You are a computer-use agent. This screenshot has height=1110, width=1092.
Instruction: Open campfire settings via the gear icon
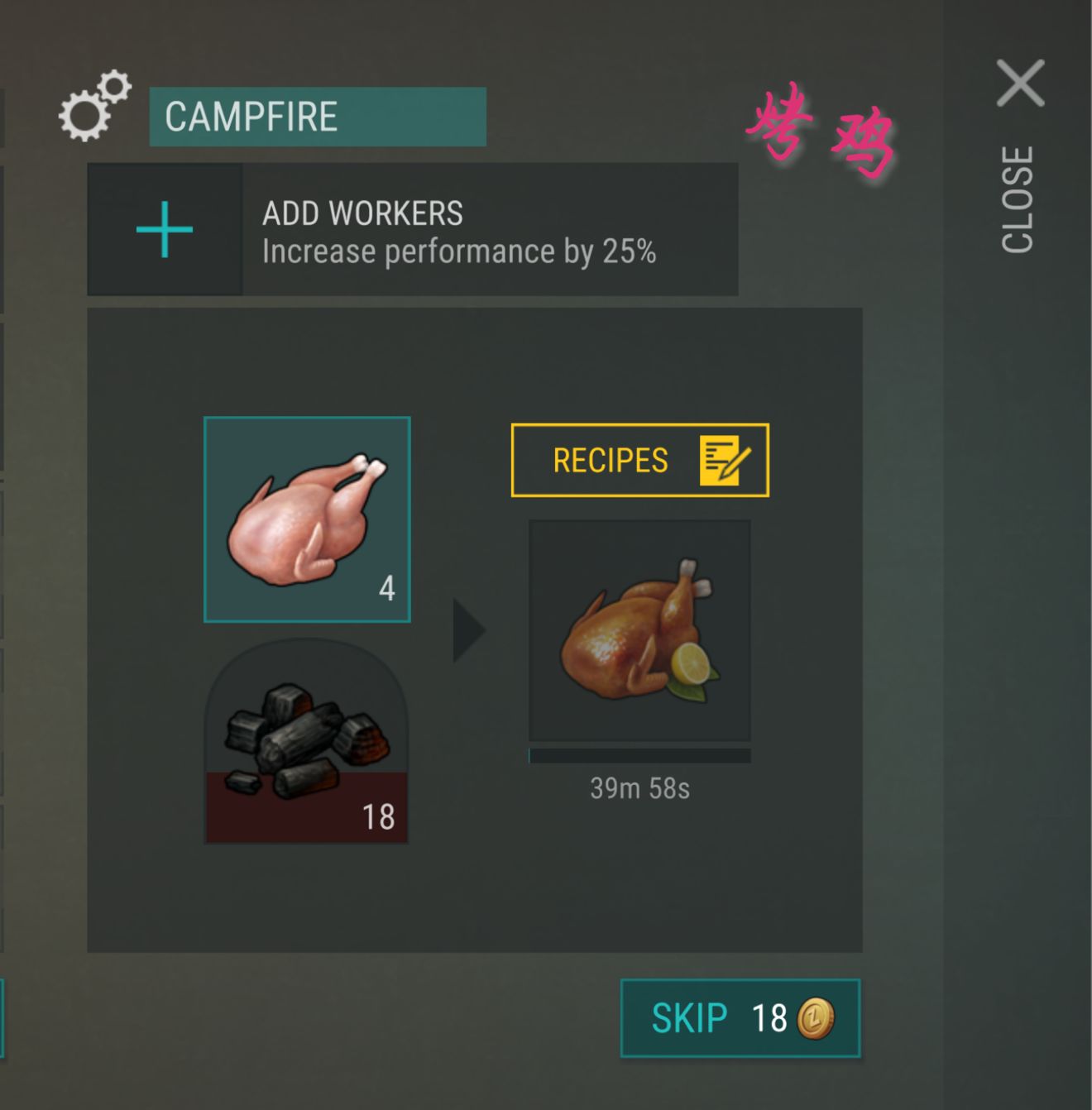click(91, 108)
